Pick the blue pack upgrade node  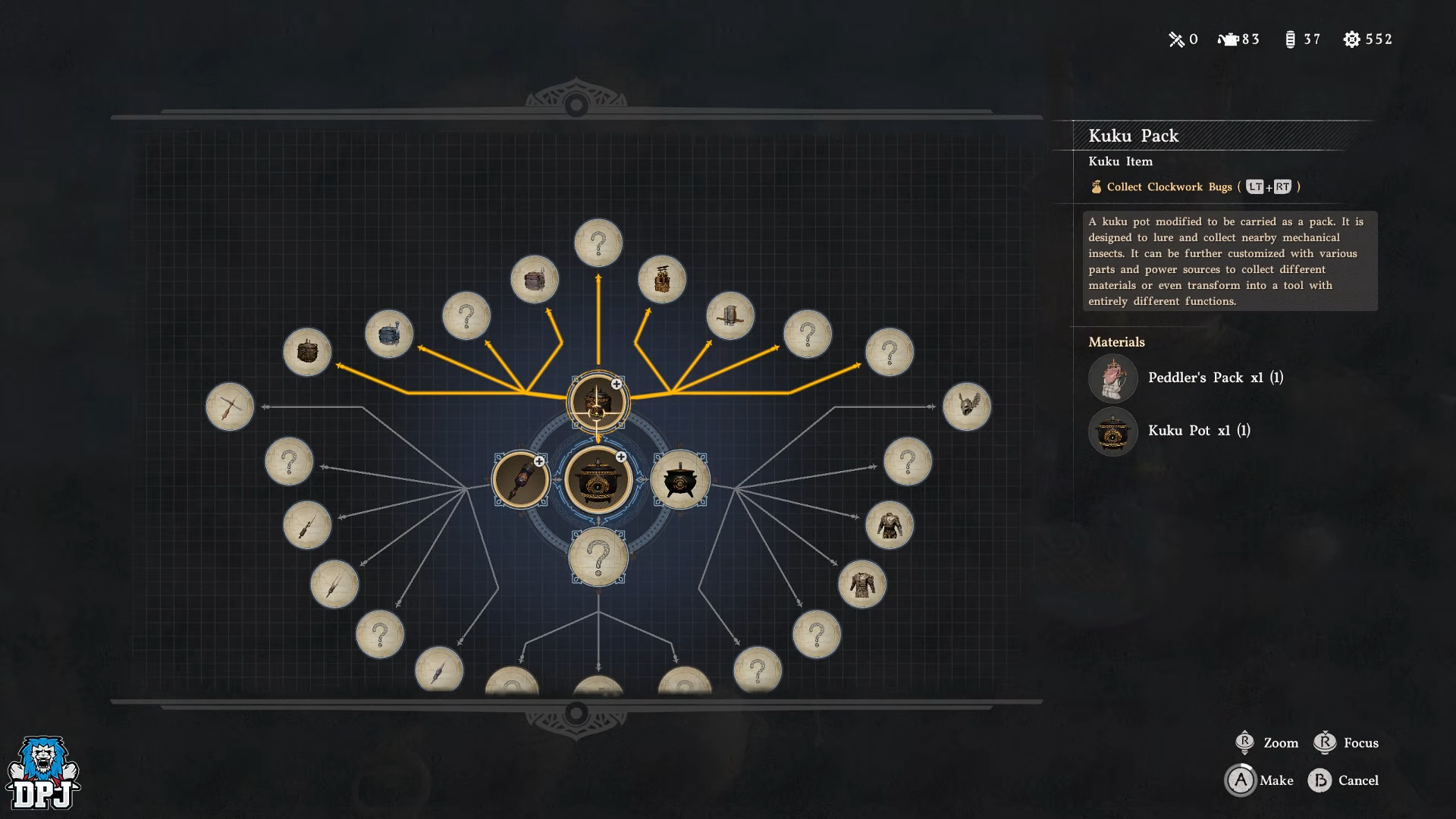pos(389,334)
